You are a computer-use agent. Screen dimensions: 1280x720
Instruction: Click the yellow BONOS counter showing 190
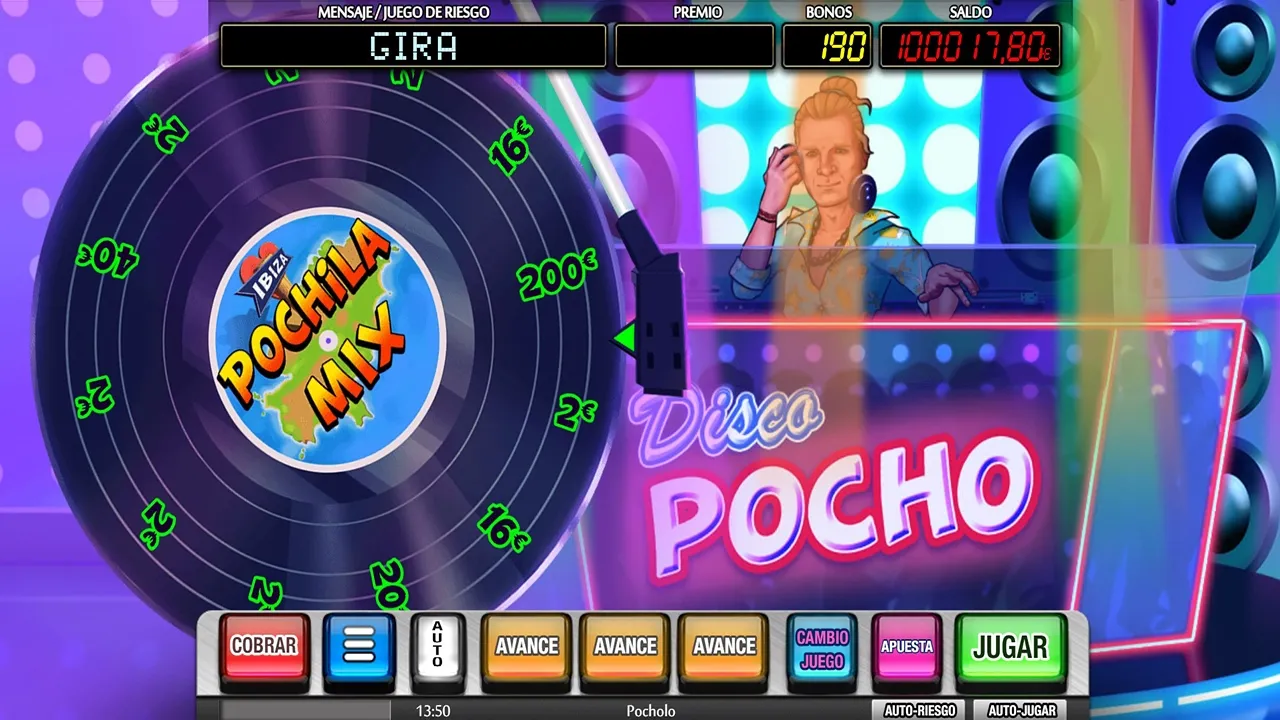point(827,44)
